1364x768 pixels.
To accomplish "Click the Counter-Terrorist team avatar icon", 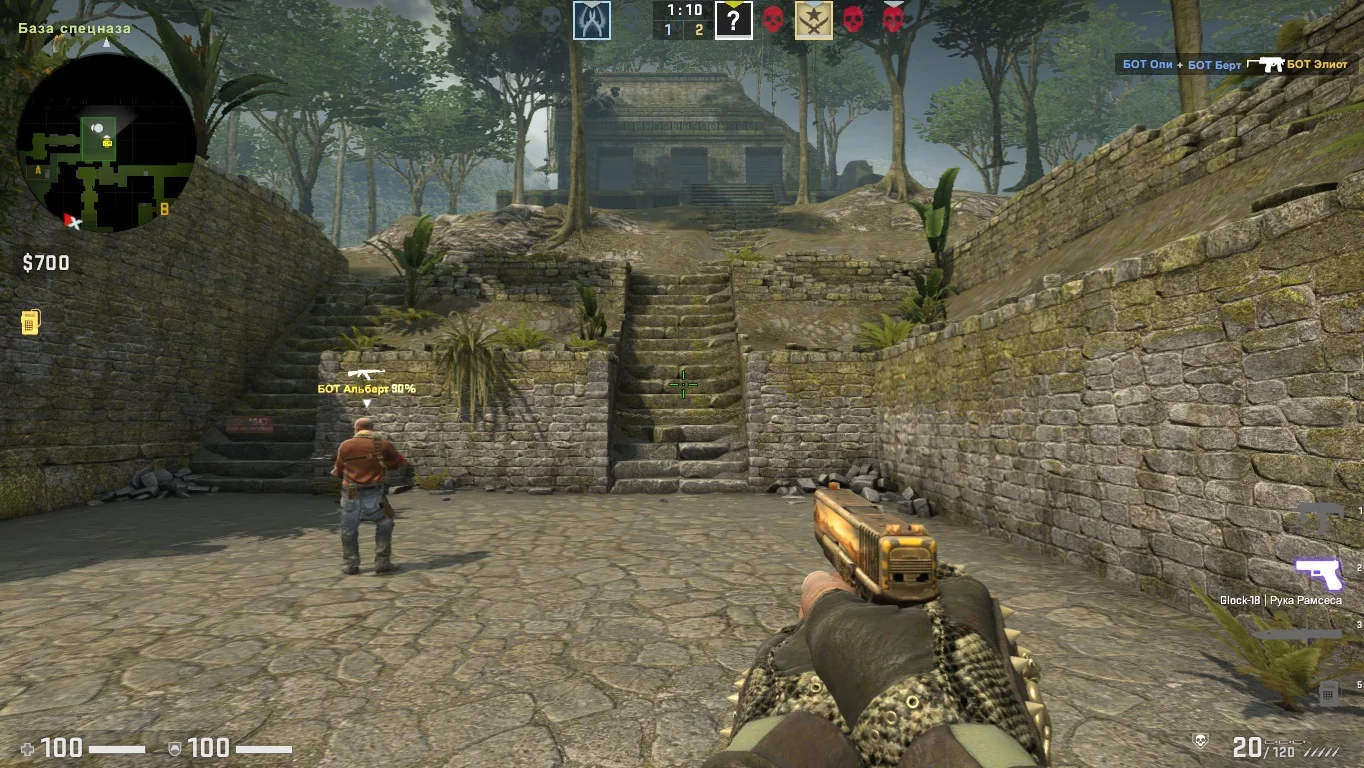I will pyautogui.click(x=592, y=20).
